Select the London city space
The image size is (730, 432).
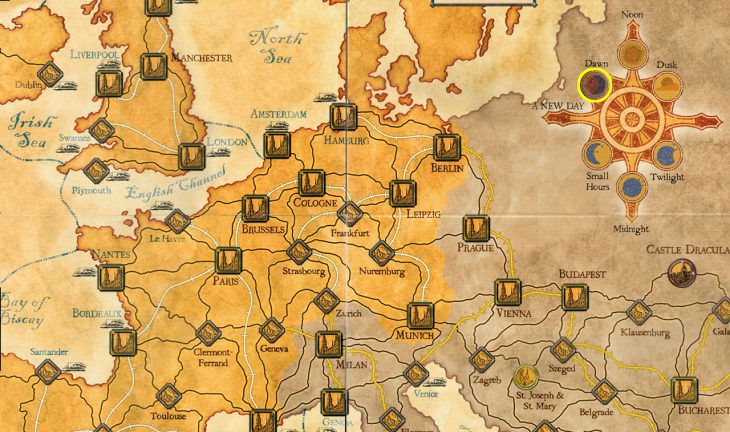point(191,155)
